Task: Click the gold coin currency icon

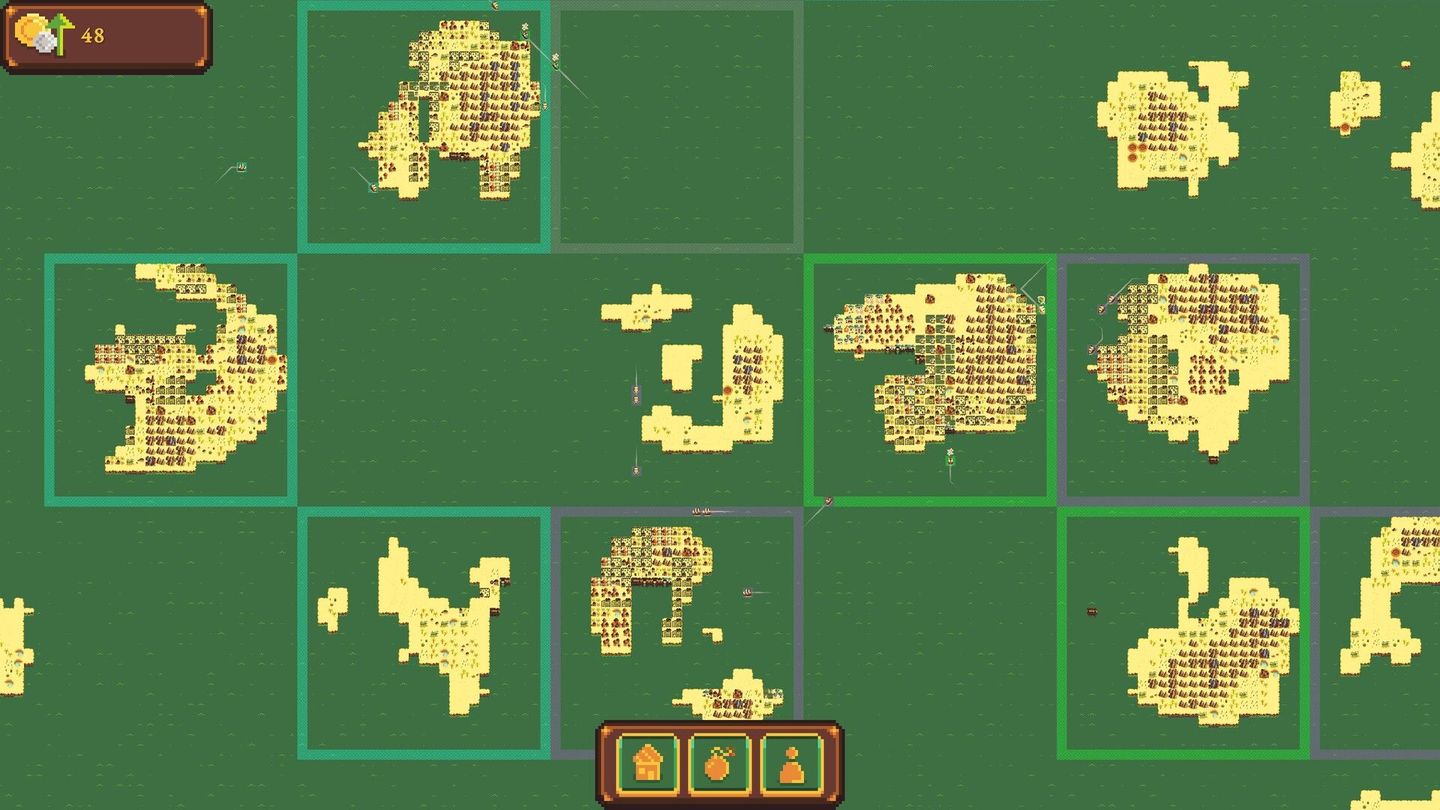Action: coord(30,30)
